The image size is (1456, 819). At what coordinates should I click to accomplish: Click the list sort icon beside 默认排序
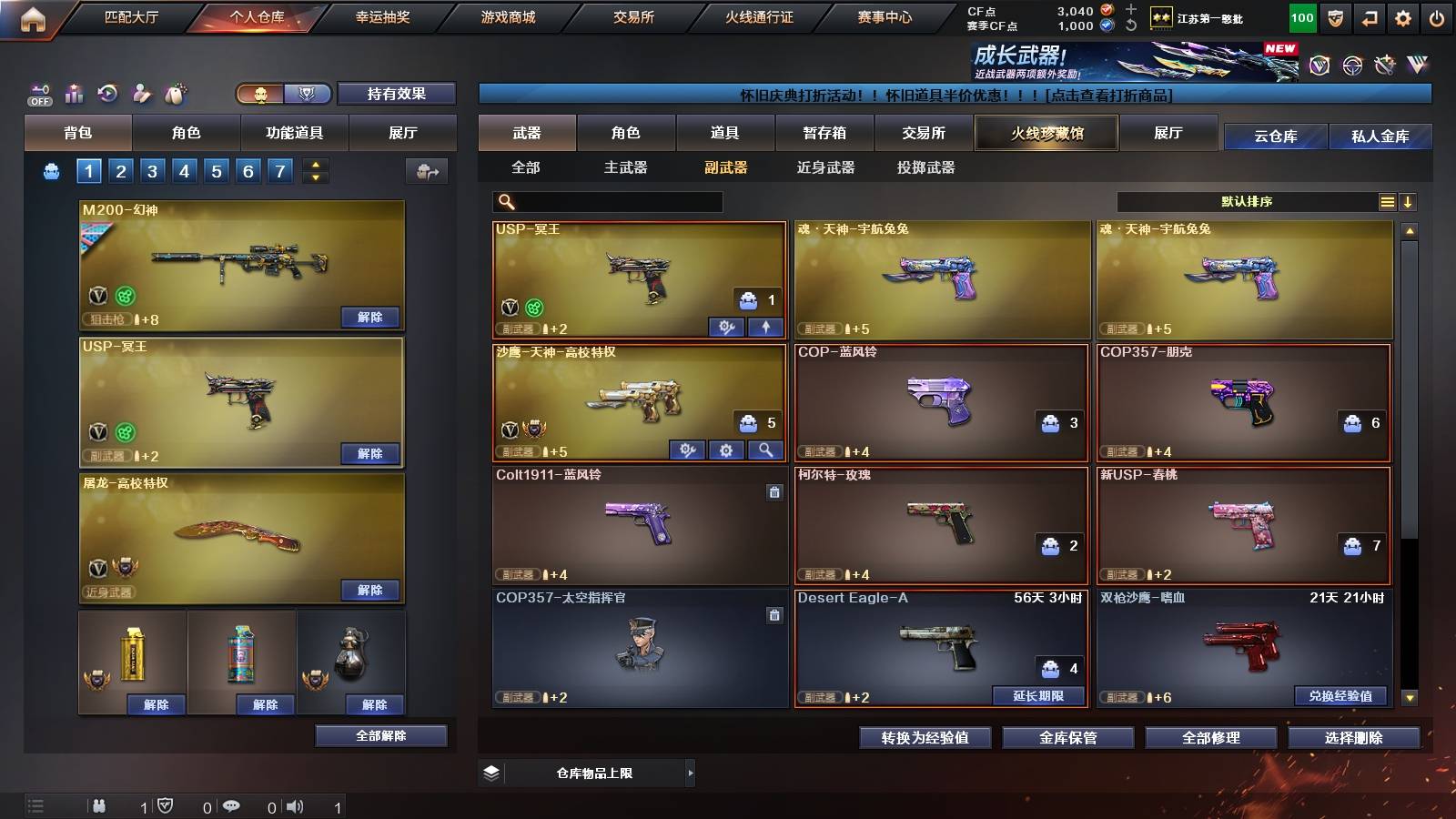pyautogui.click(x=1387, y=201)
